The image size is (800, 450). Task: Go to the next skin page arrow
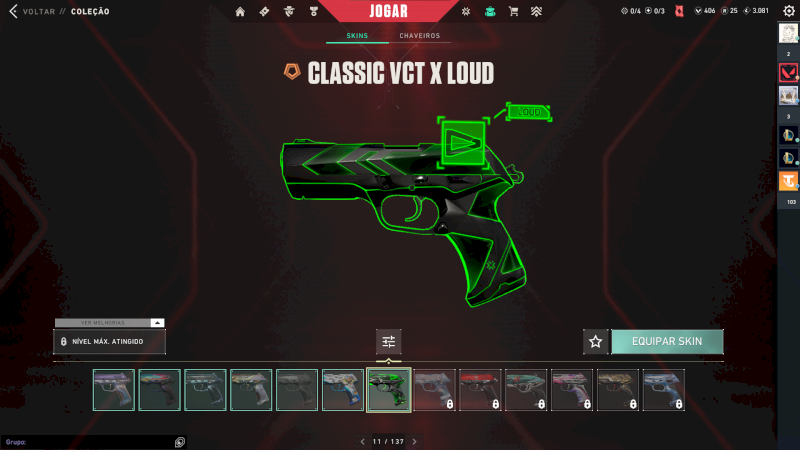(415, 441)
